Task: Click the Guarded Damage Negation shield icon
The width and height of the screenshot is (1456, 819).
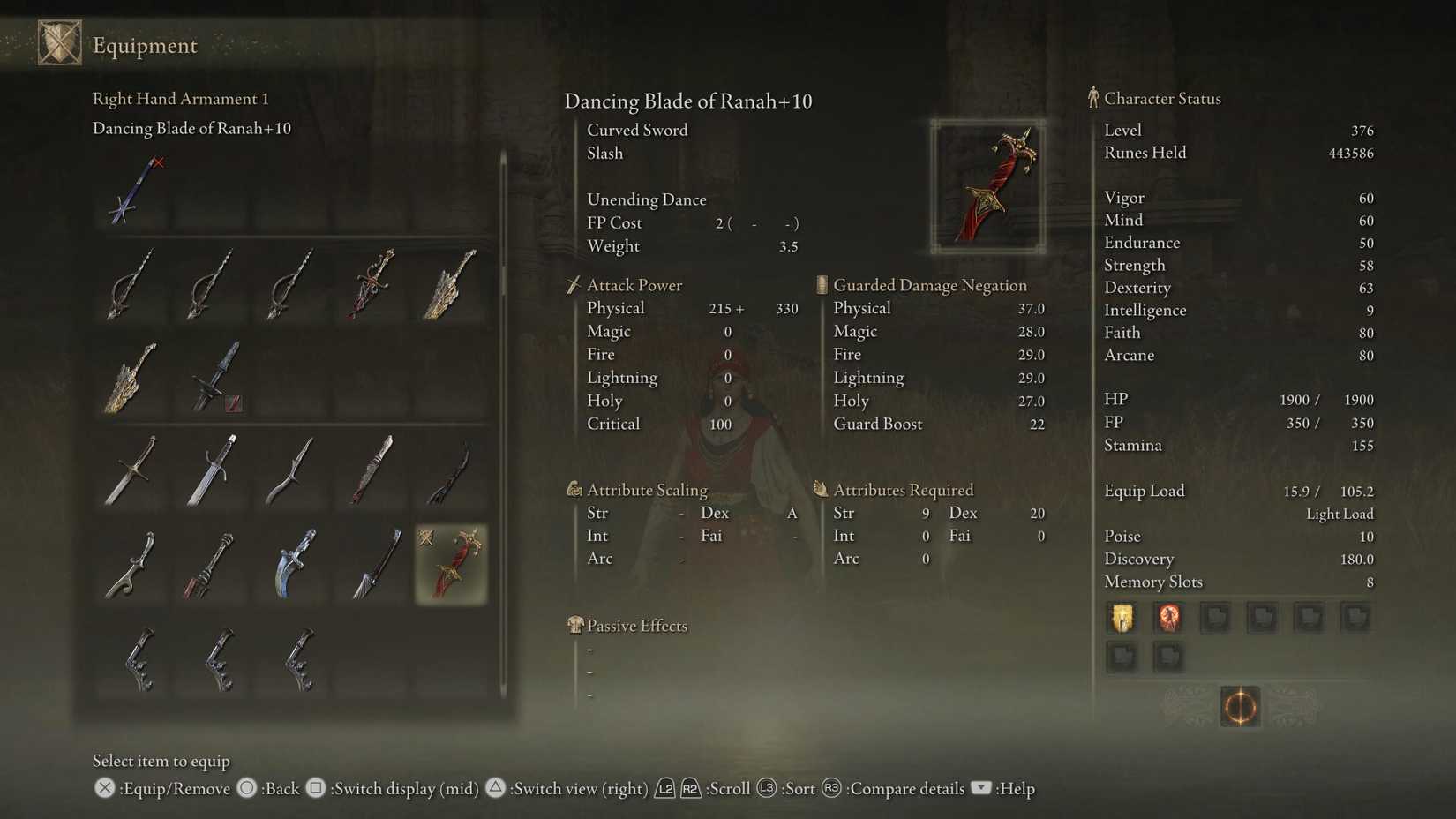Action: click(821, 284)
